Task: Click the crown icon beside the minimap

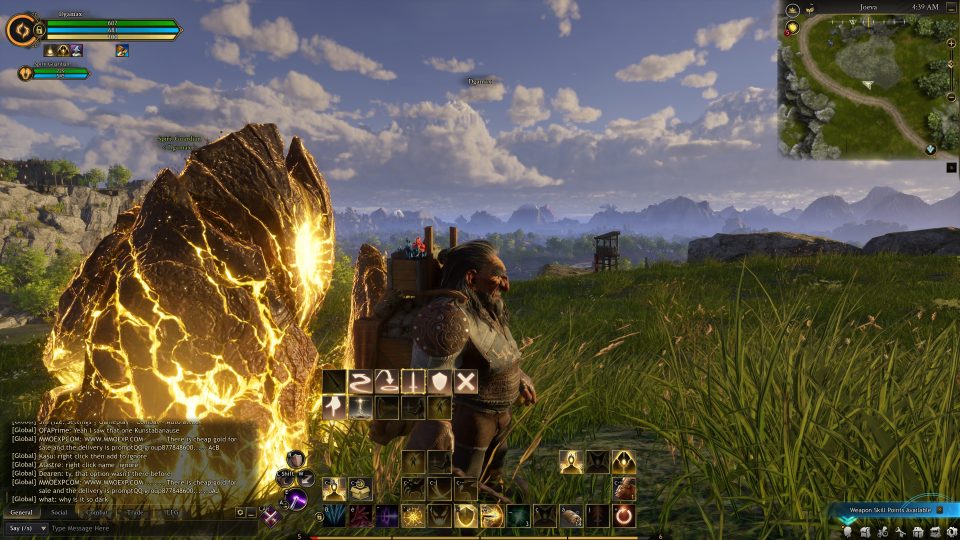Action: (x=792, y=9)
